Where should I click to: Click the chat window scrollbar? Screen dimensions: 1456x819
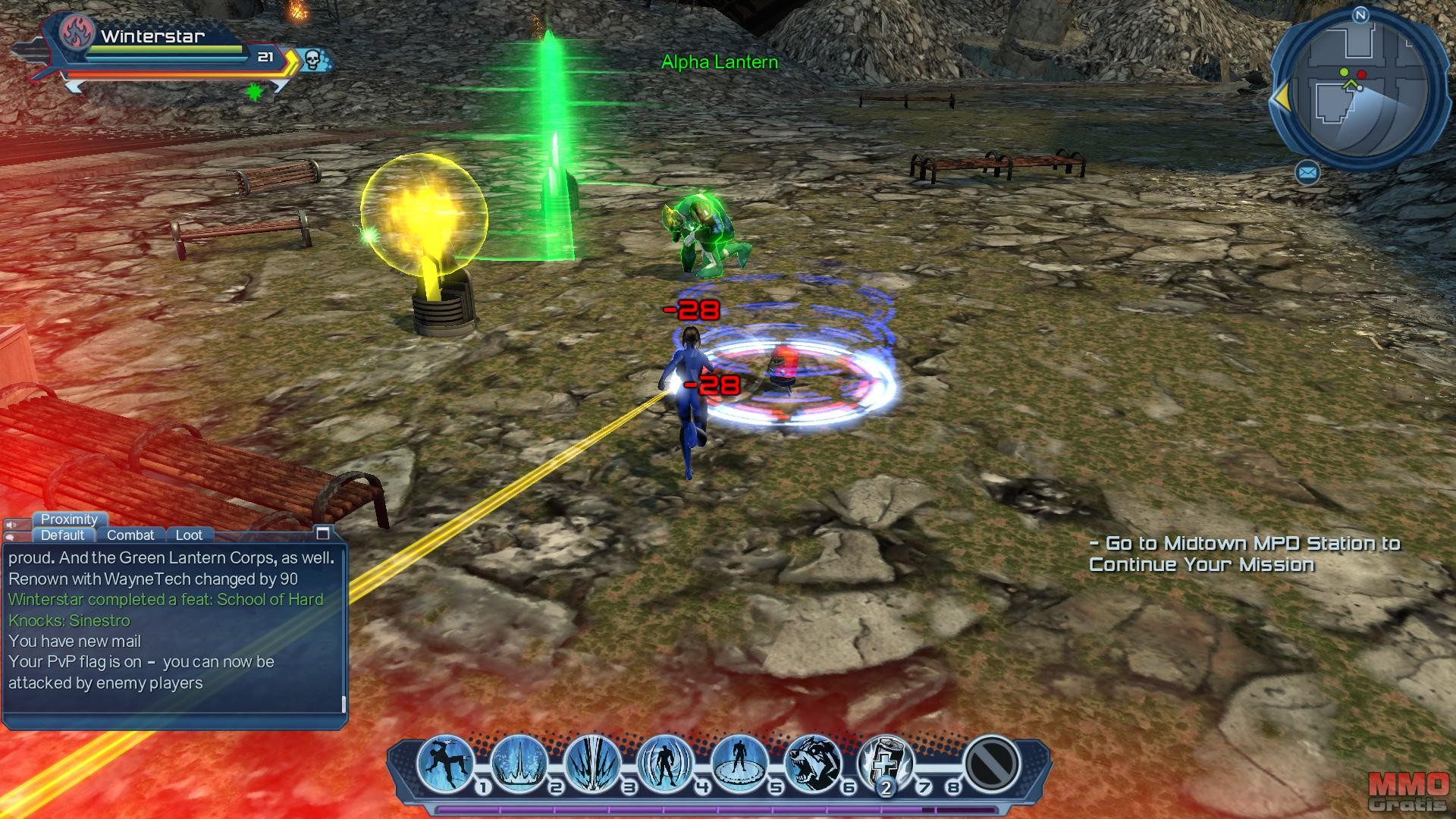[x=344, y=705]
